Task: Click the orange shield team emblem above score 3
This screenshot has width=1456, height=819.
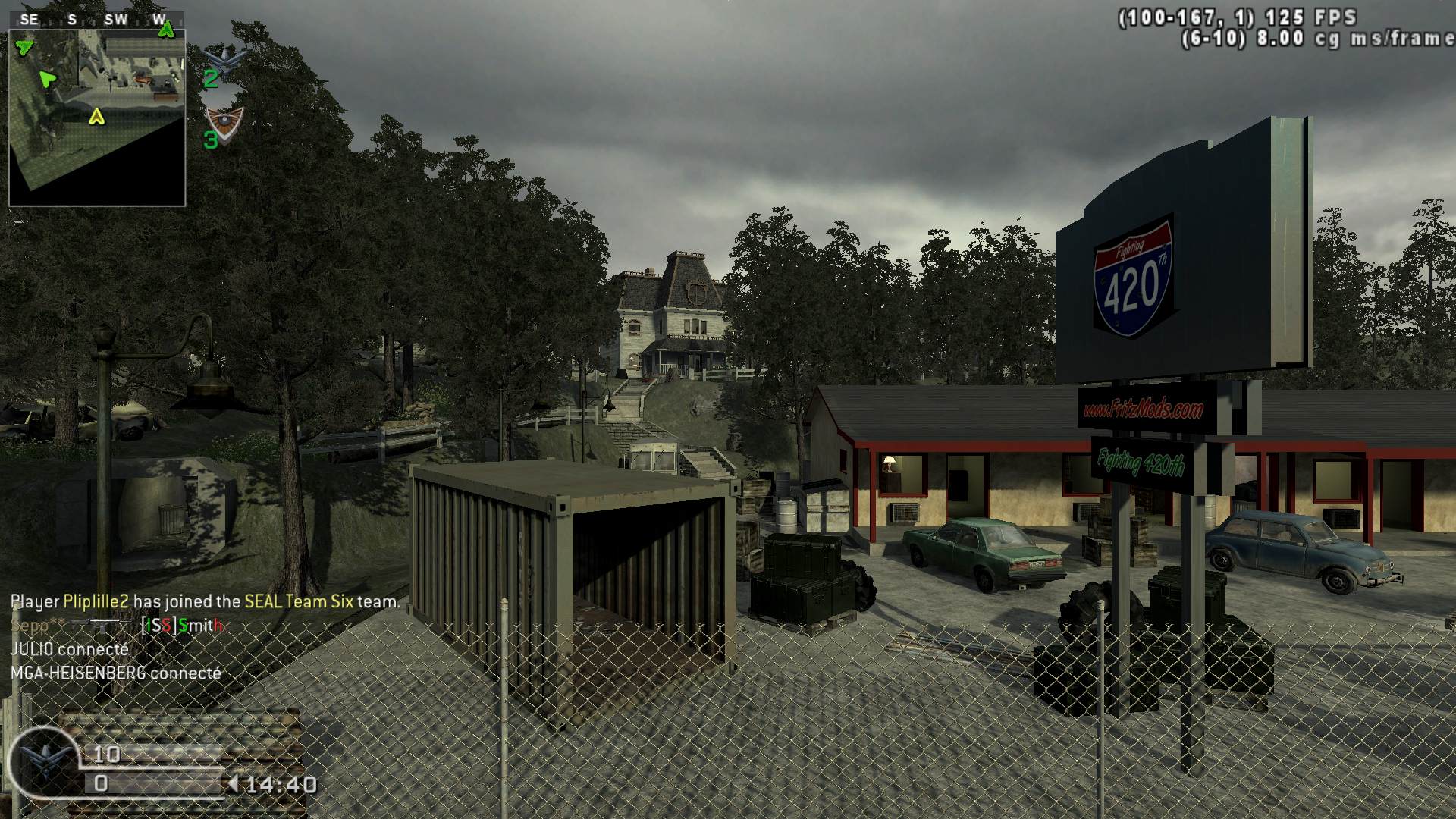Action: [224, 119]
